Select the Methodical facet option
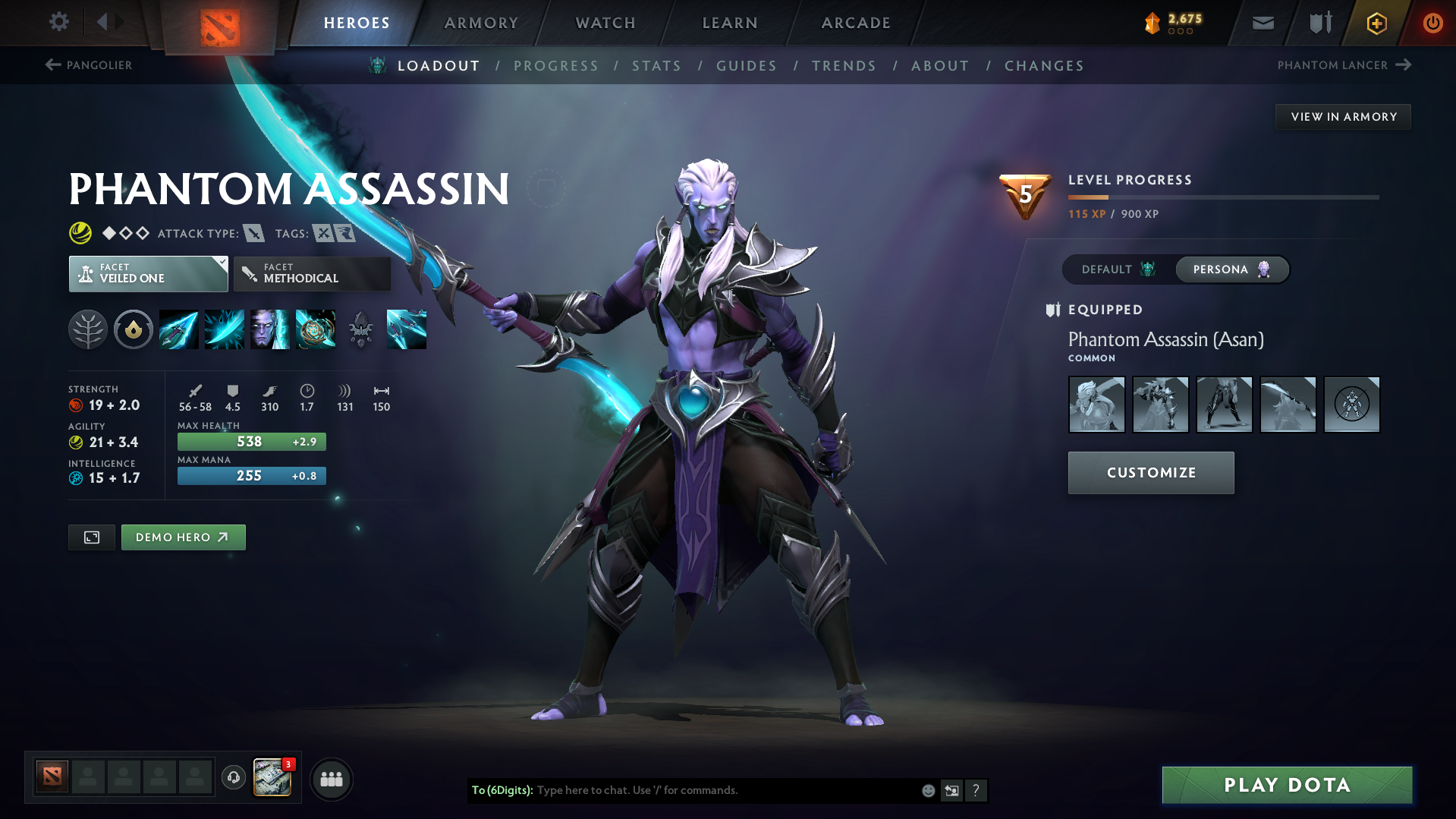Image resolution: width=1456 pixels, height=819 pixels. 312,273
